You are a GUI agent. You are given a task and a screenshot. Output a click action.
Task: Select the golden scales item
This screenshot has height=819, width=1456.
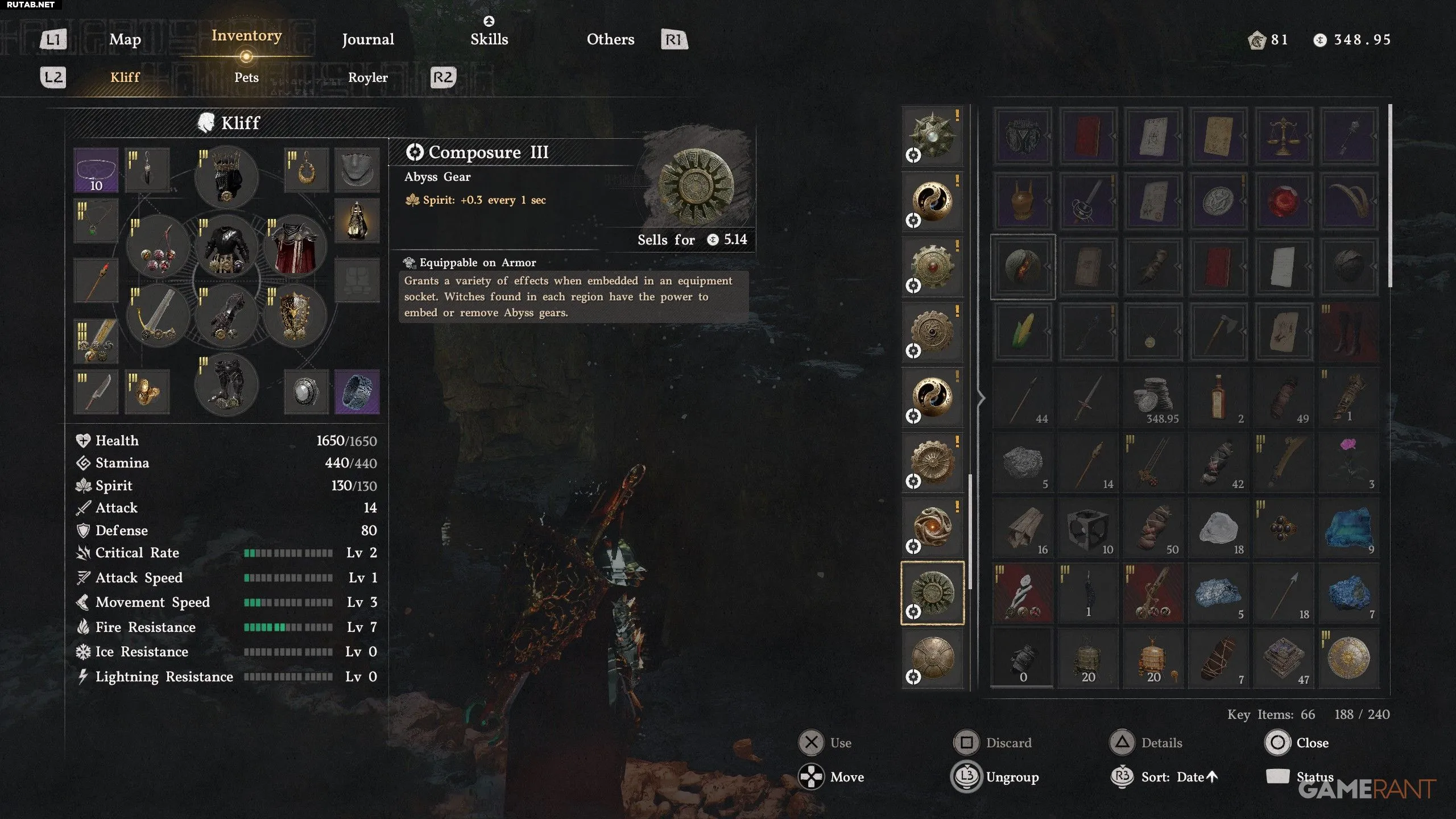pos(1283,136)
